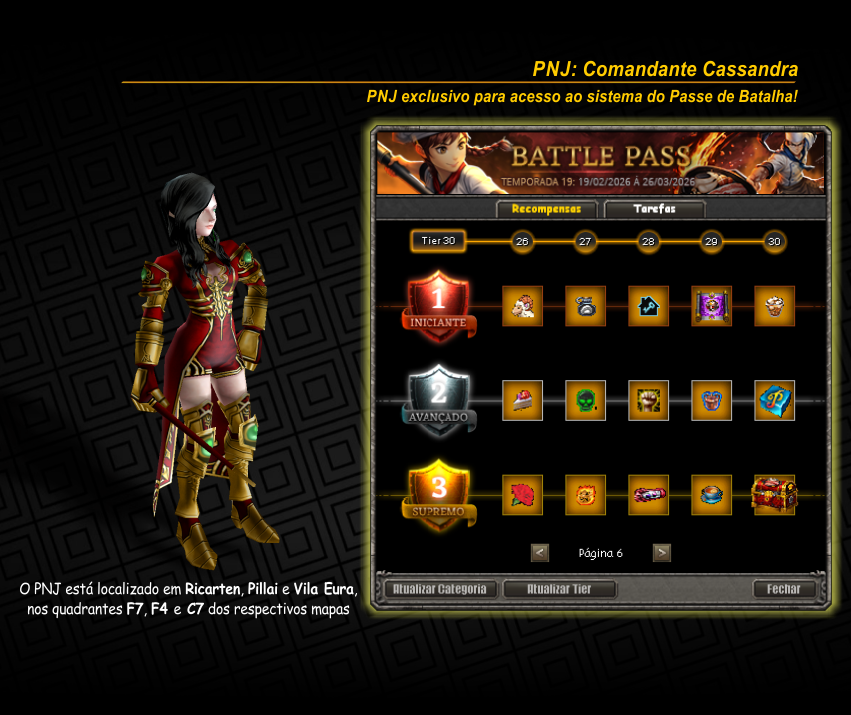Select the green skull reward
Screen dimensions: 851x715
(585, 400)
